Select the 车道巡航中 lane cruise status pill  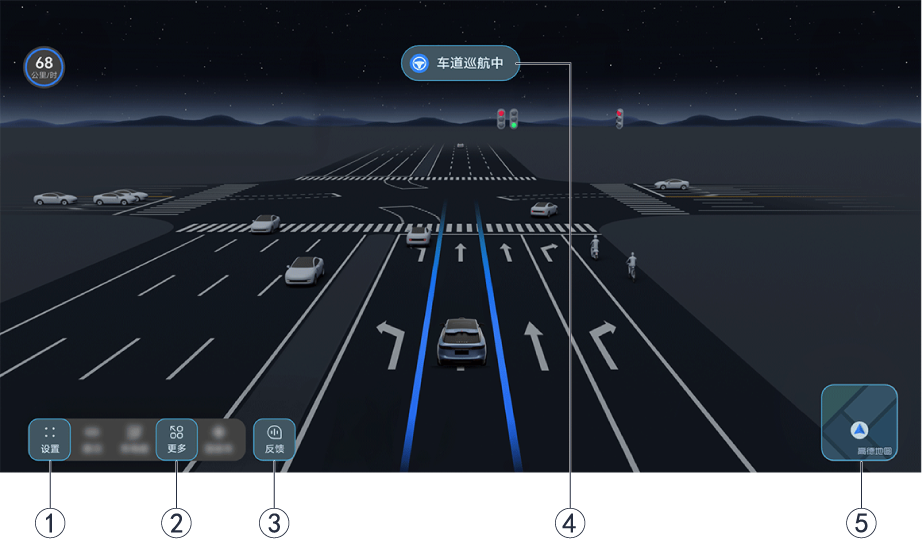point(460,63)
